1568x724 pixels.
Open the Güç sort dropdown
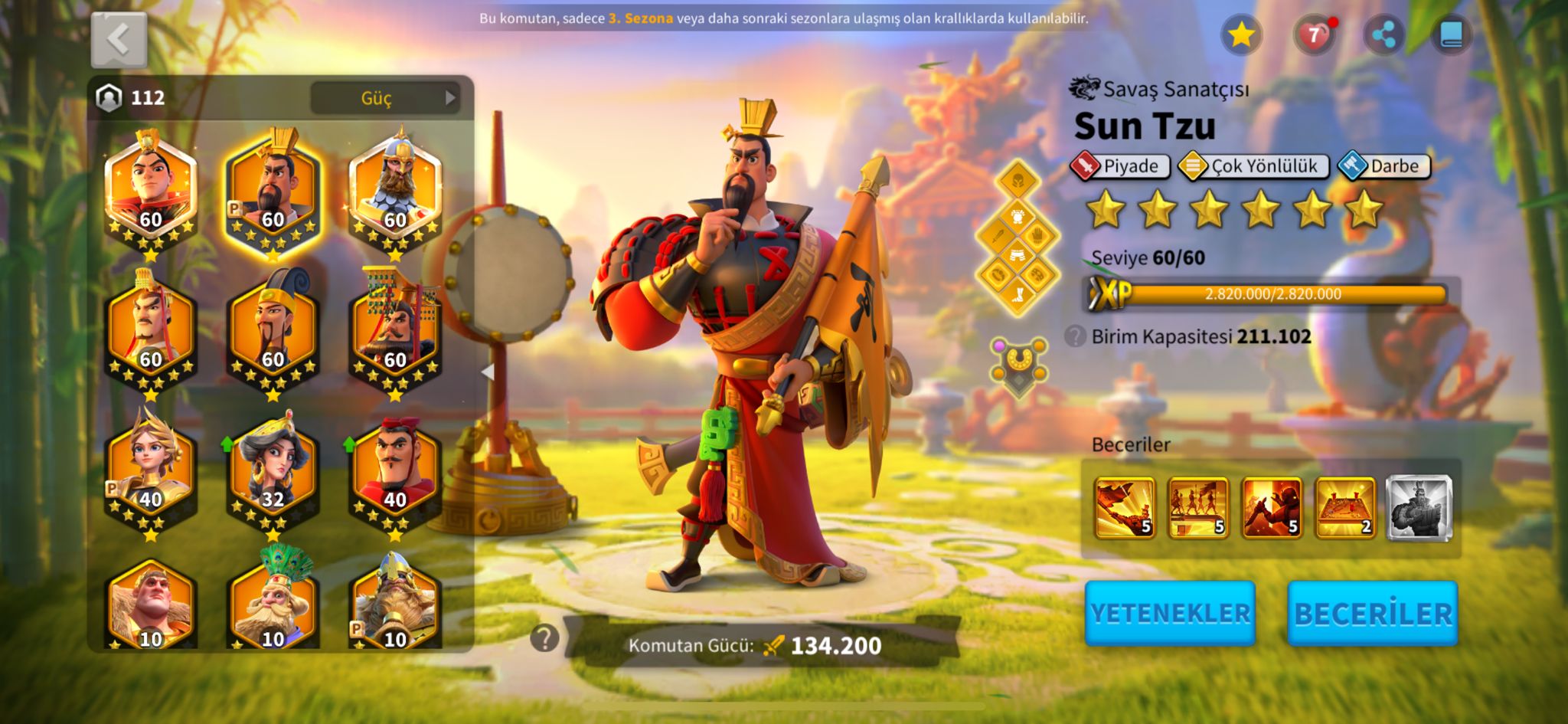click(x=385, y=98)
